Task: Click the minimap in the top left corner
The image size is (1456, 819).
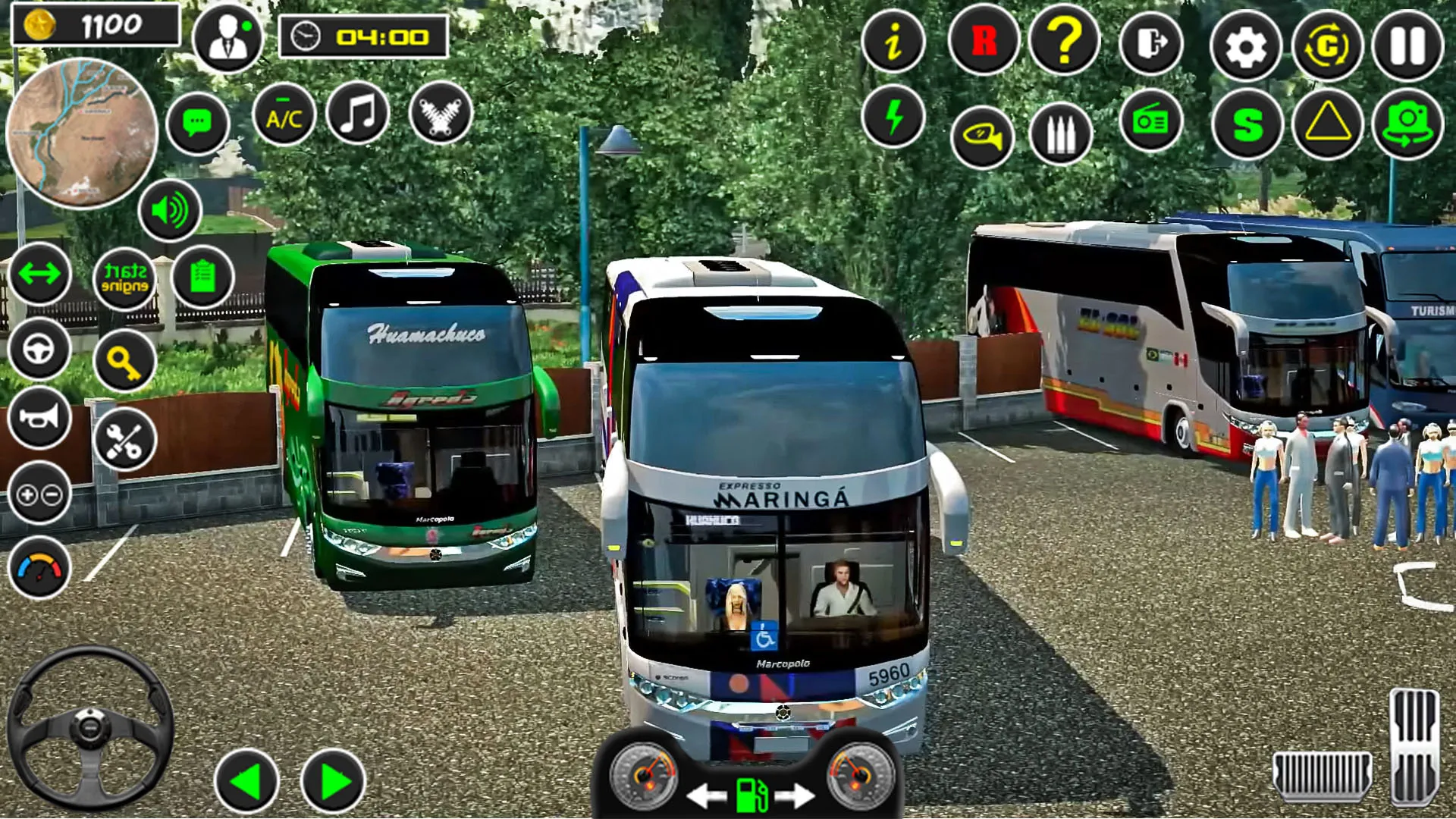Action: tap(83, 130)
